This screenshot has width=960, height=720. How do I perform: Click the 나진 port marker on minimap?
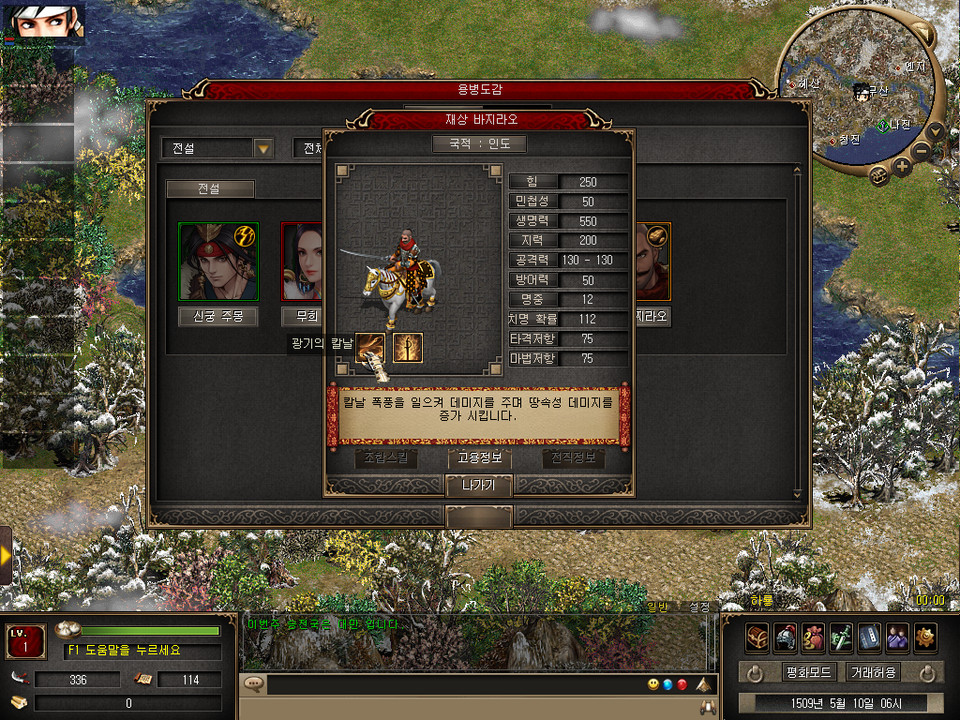(884, 125)
